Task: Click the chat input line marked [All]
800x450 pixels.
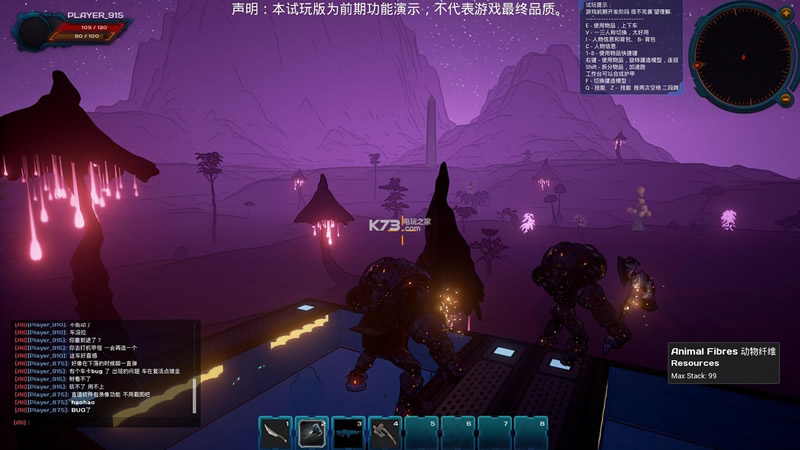Action: point(100,422)
